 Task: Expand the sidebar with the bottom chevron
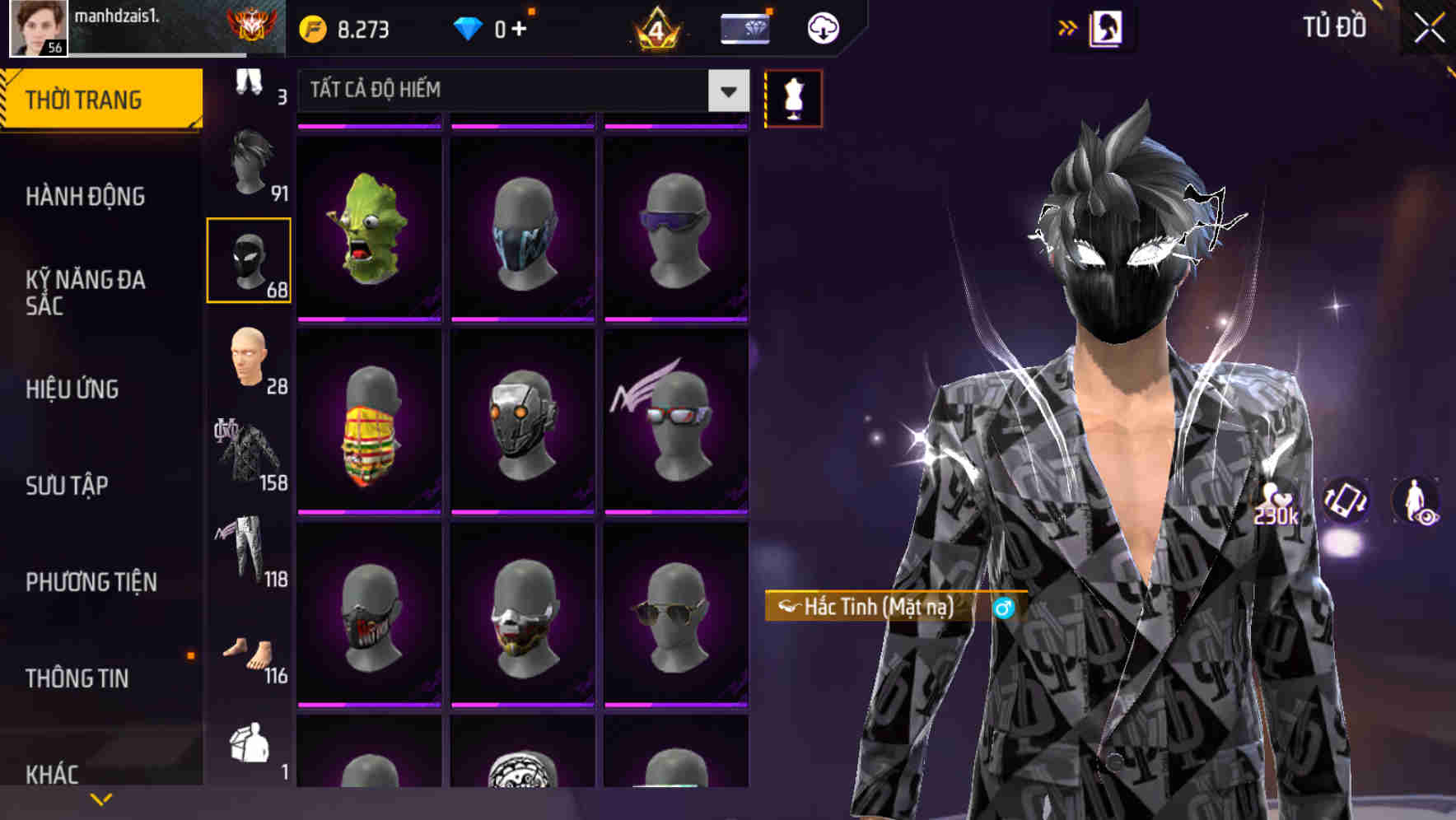click(x=101, y=799)
